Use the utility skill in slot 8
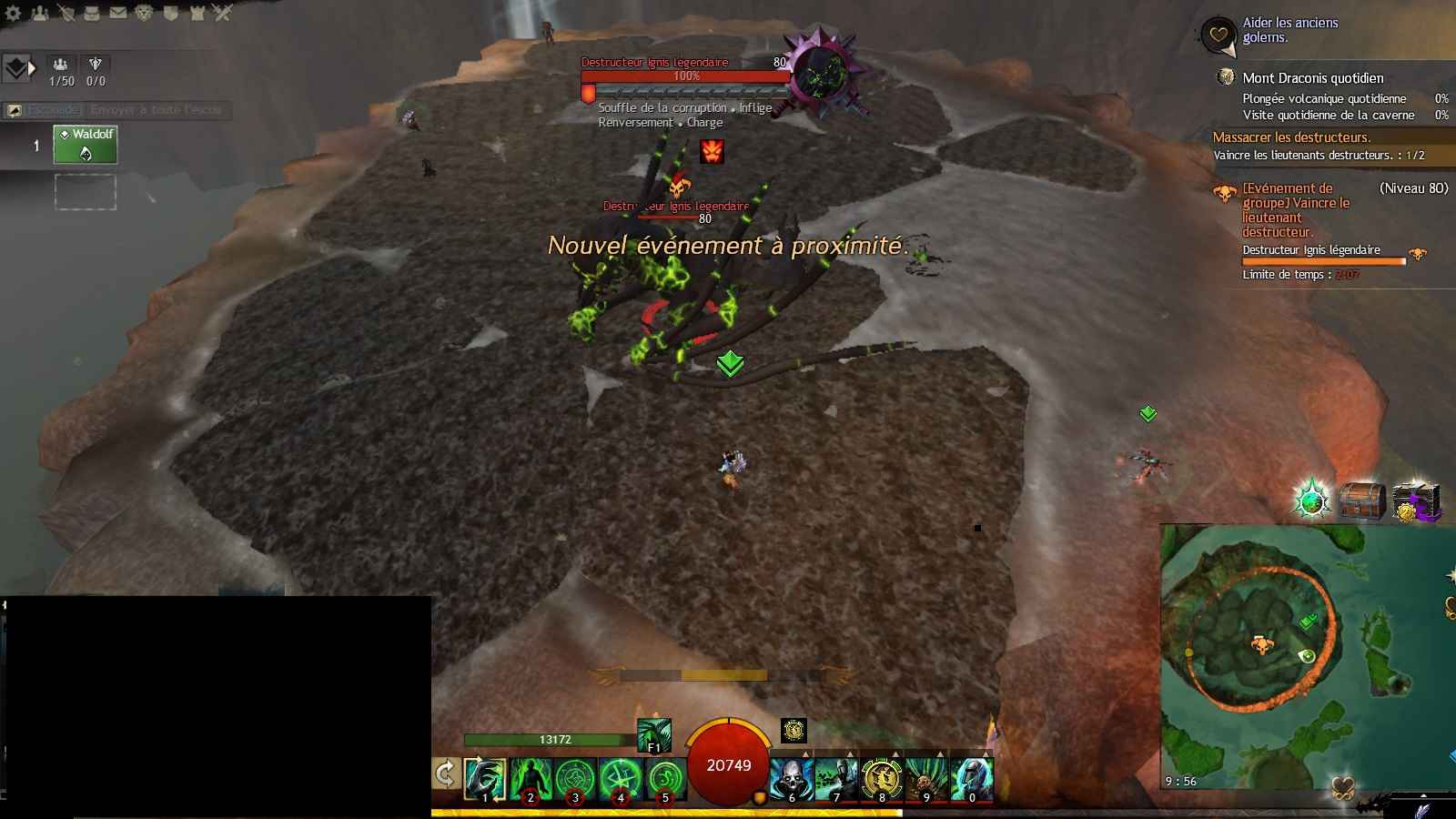1456x819 pixels. tap(882, 780)
